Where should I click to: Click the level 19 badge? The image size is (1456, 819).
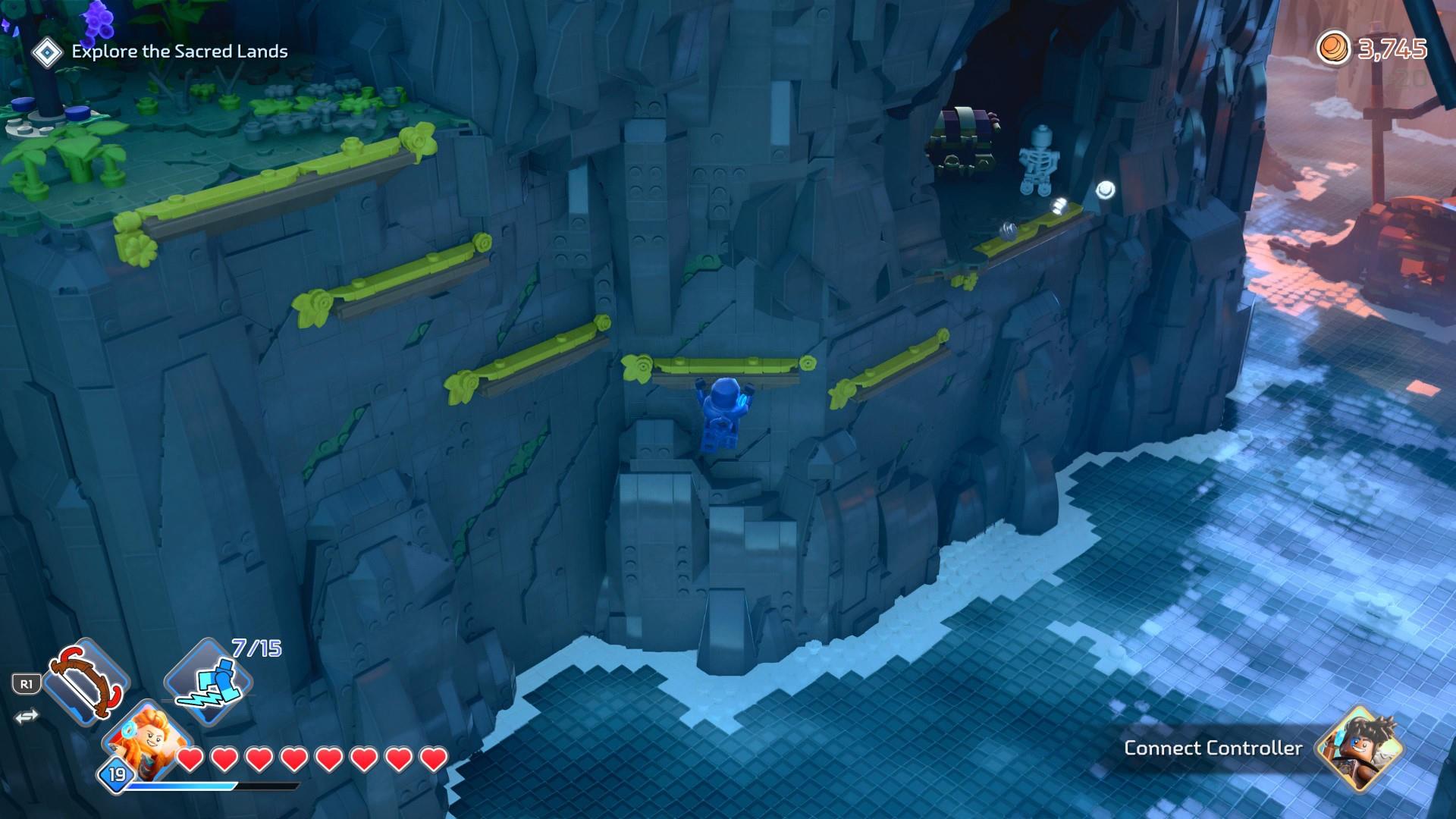116,774
